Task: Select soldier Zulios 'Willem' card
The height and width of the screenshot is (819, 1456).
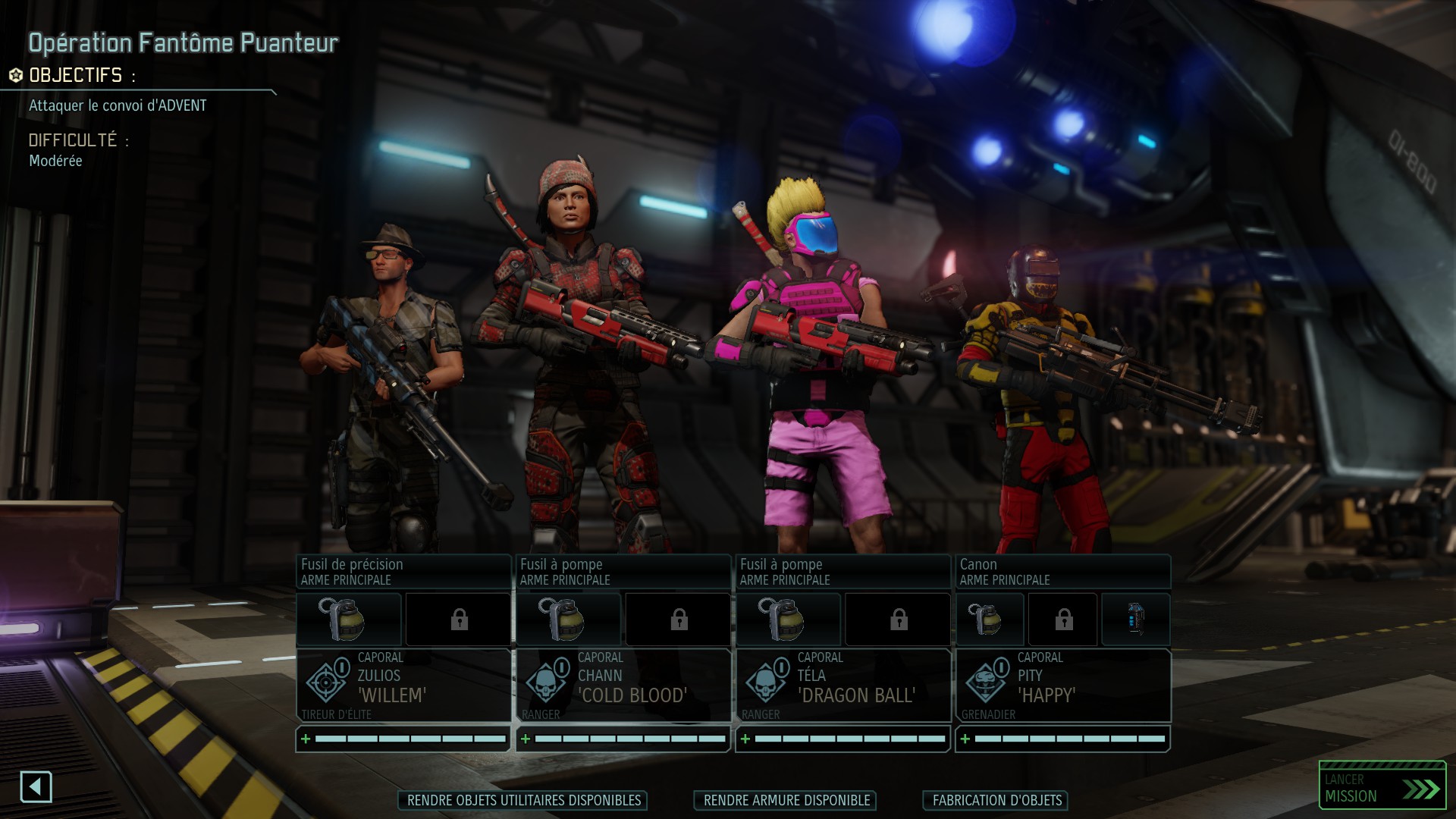Action: (403, 685)
